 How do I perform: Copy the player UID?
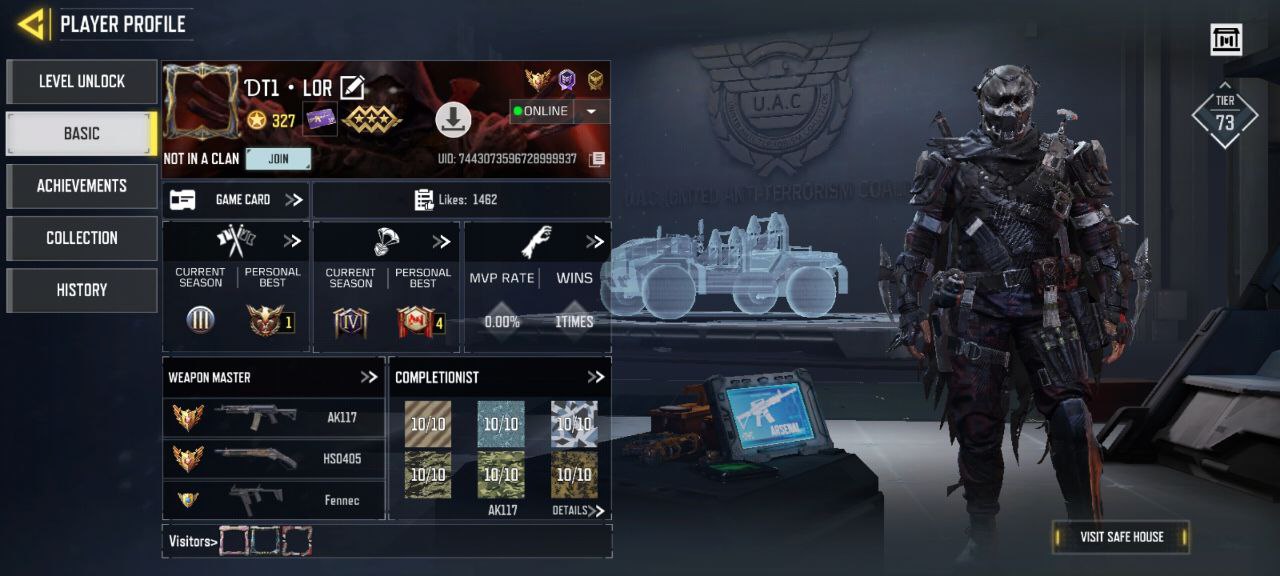point(597,159)
